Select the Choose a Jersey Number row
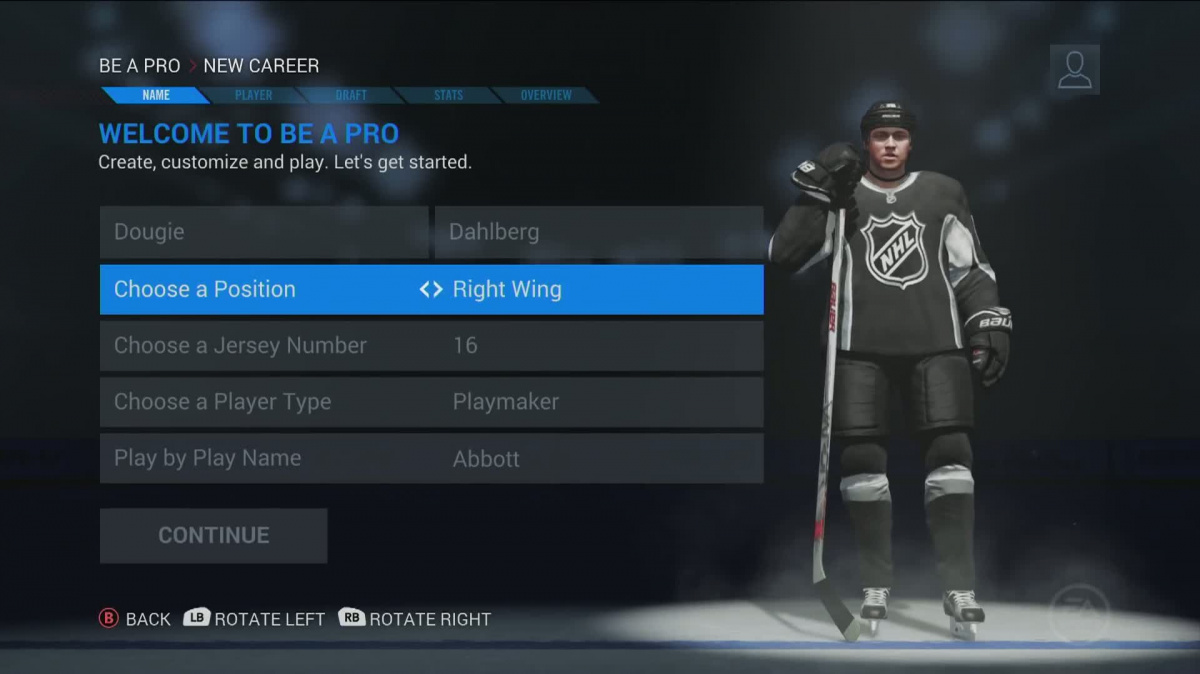Image resolution: width=1200 pixels, height=674 pixels. tap(431, 346)
